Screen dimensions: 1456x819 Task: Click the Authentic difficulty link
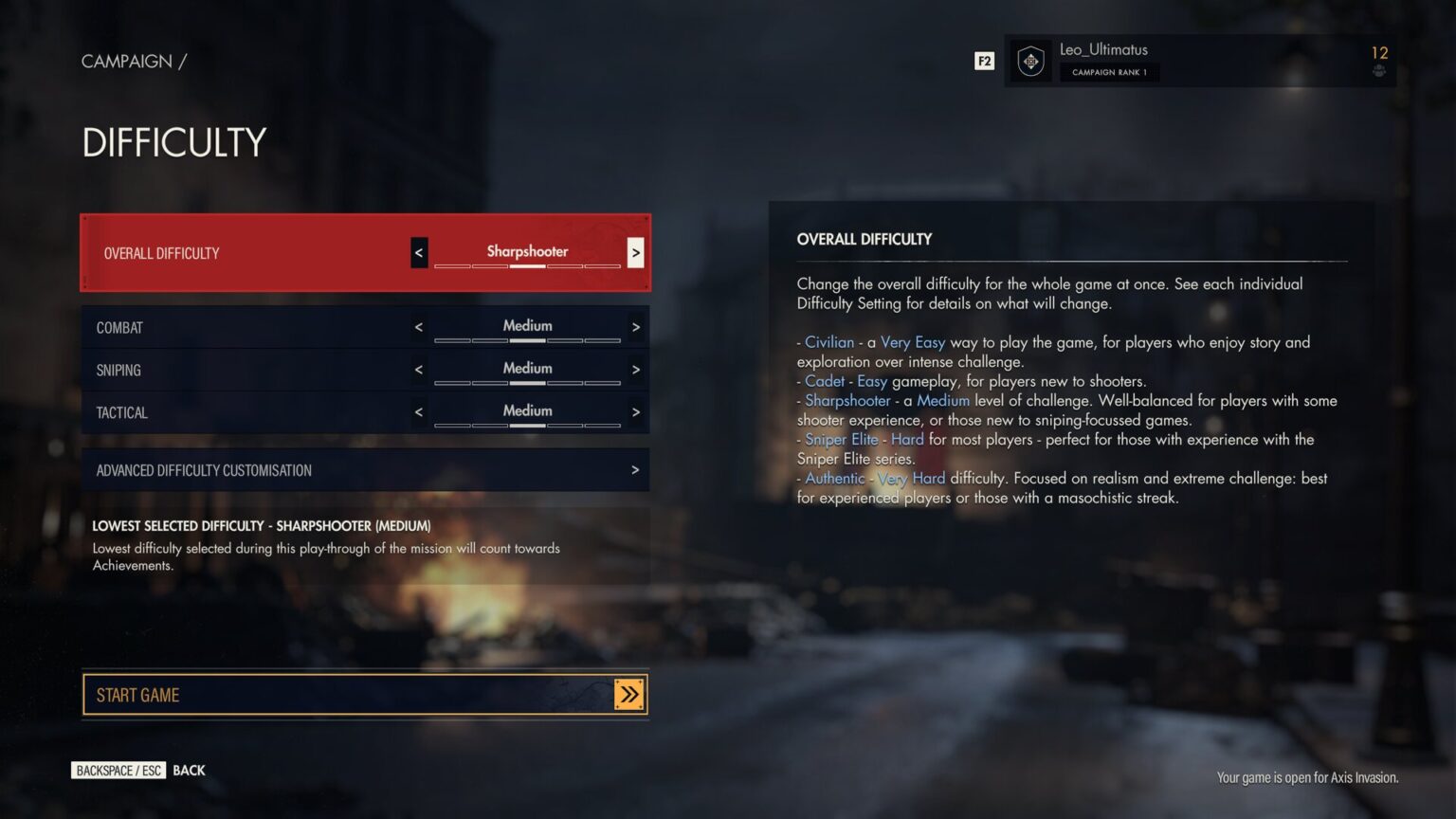point(833,478)
